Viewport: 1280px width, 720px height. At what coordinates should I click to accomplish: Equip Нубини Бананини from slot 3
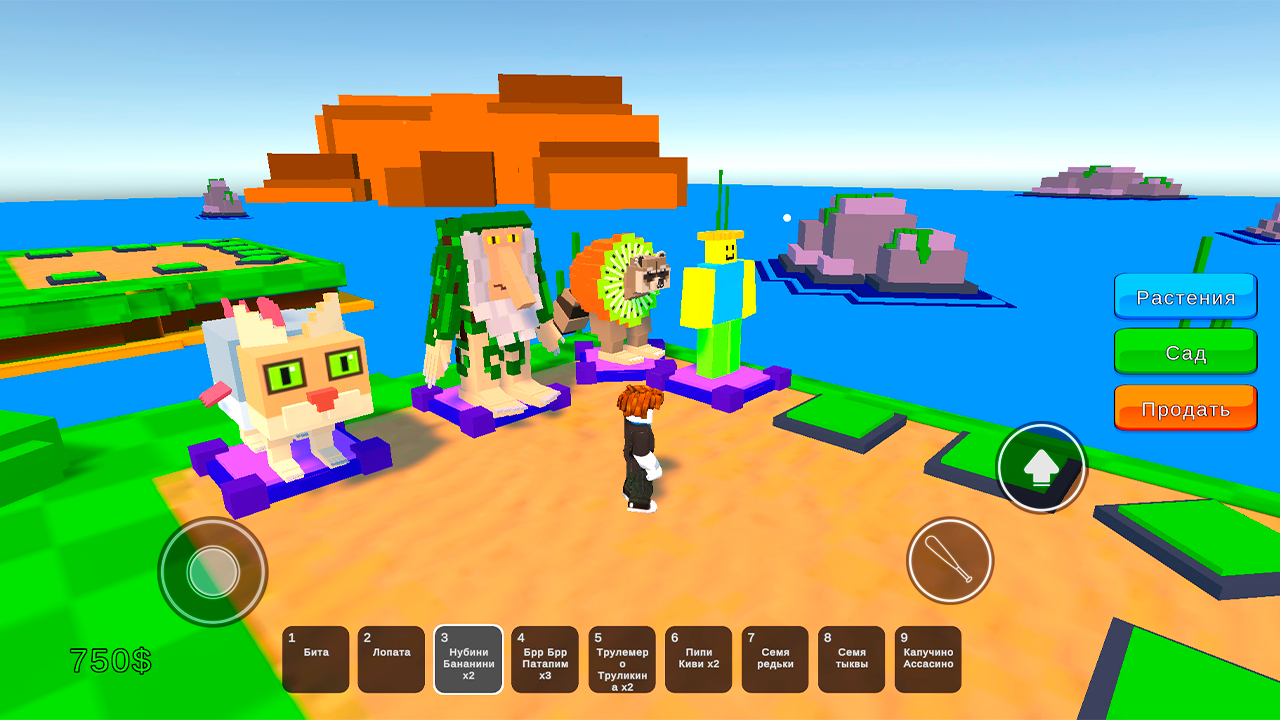[468, 659]
